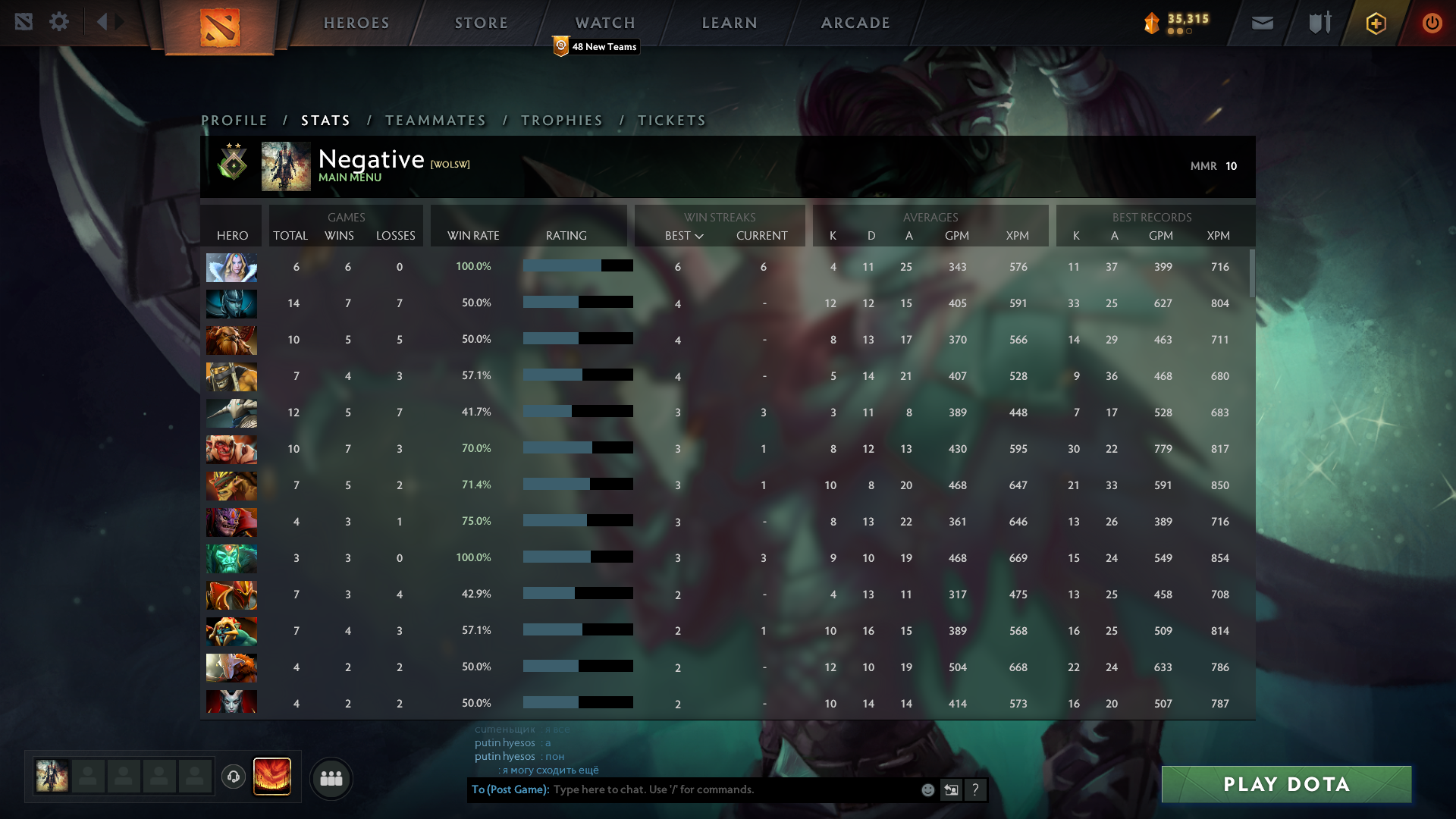Open the mail envelope icon
This screenshot has height=819, width=1456.
(x=1263, y=23)
